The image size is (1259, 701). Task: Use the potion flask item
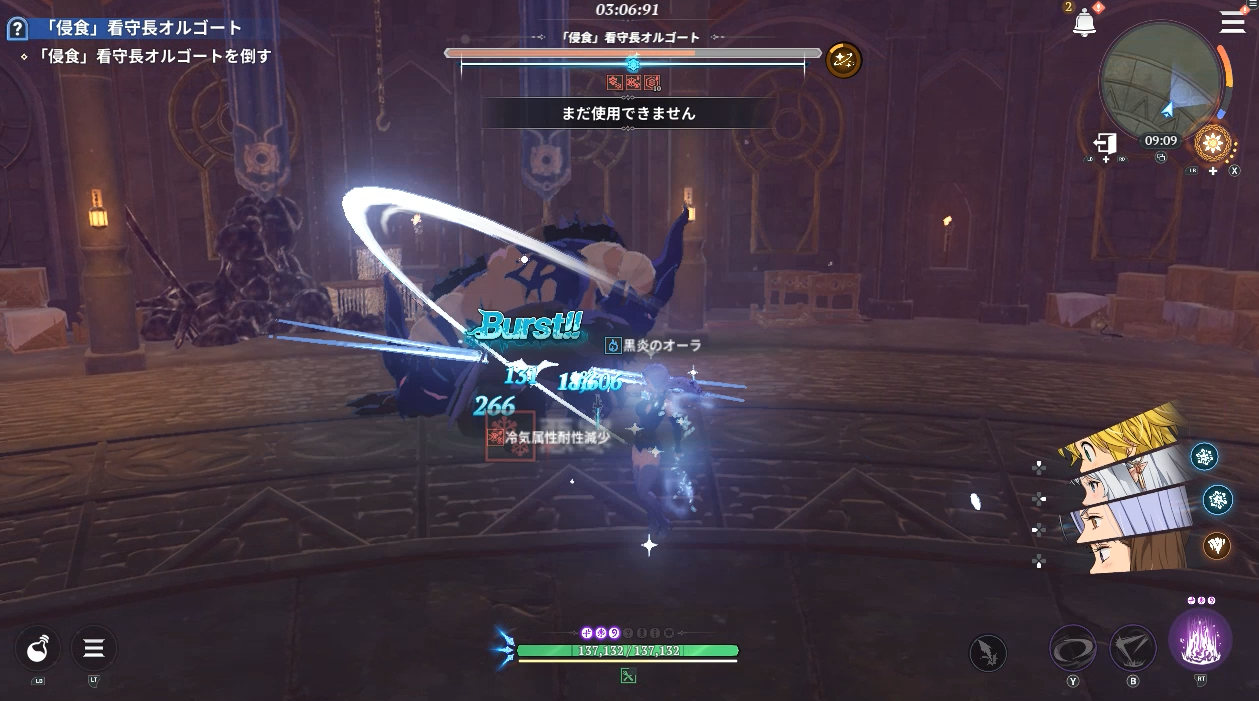(38, 649)
